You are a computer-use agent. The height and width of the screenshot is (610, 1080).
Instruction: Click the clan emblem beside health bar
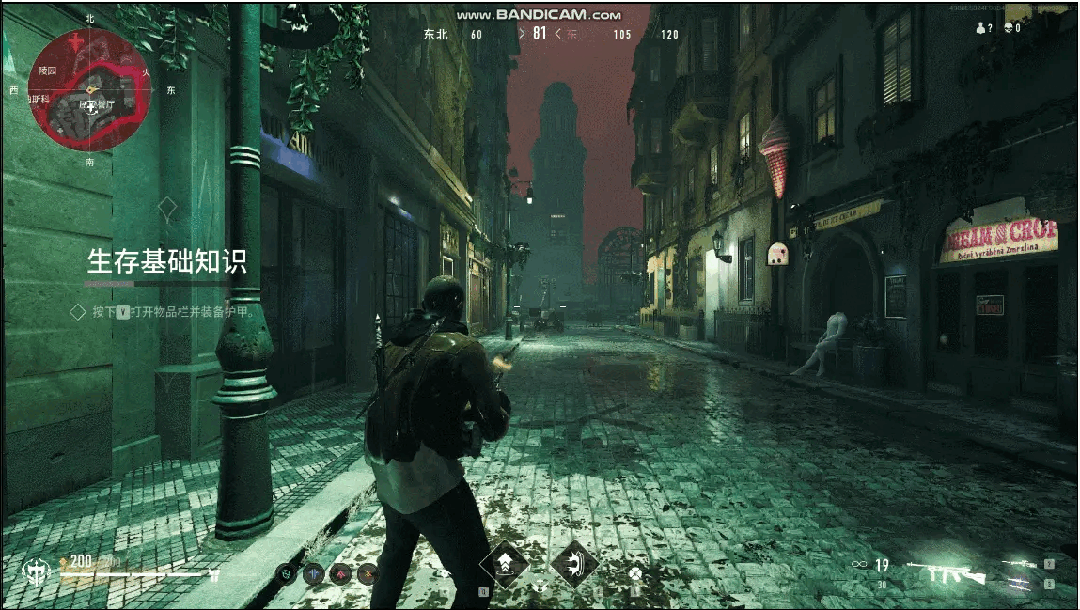[36, 572]
